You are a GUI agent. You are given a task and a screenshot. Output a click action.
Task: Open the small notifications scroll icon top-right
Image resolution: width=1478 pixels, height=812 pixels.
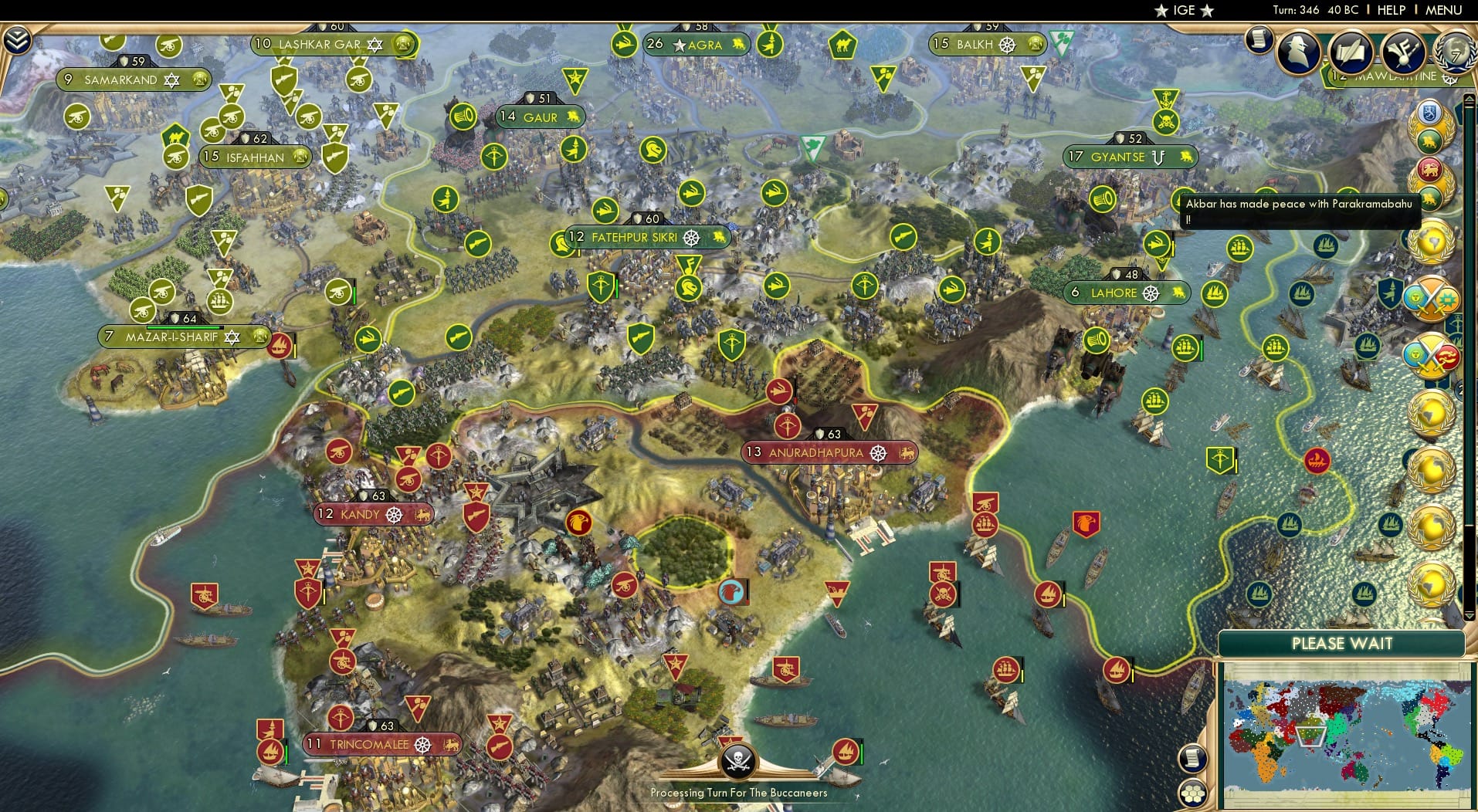[x=1259, y=40]
